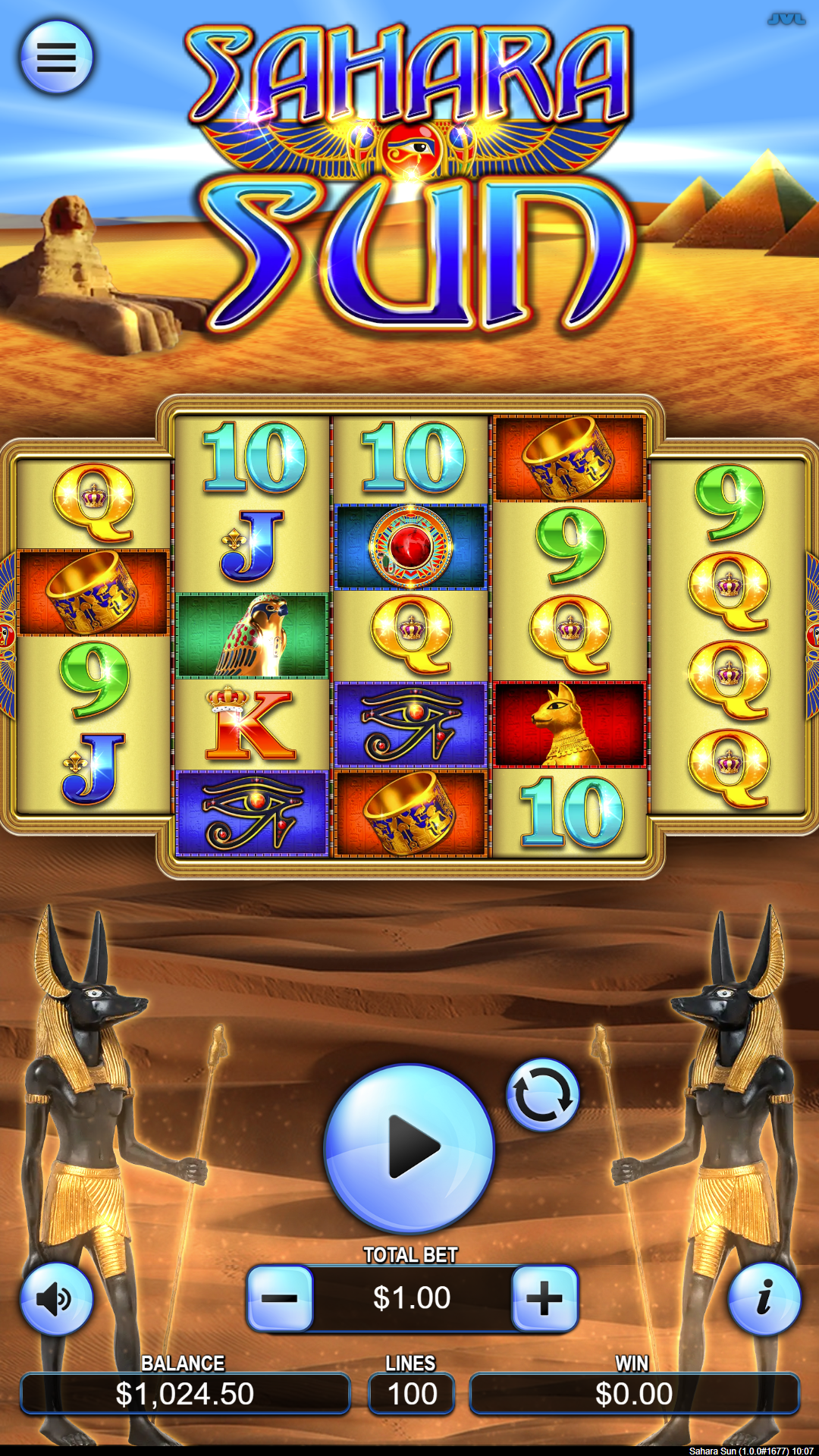Increase total bet with plus button
The image size is (819, 1456).
tap(544, 1298)
